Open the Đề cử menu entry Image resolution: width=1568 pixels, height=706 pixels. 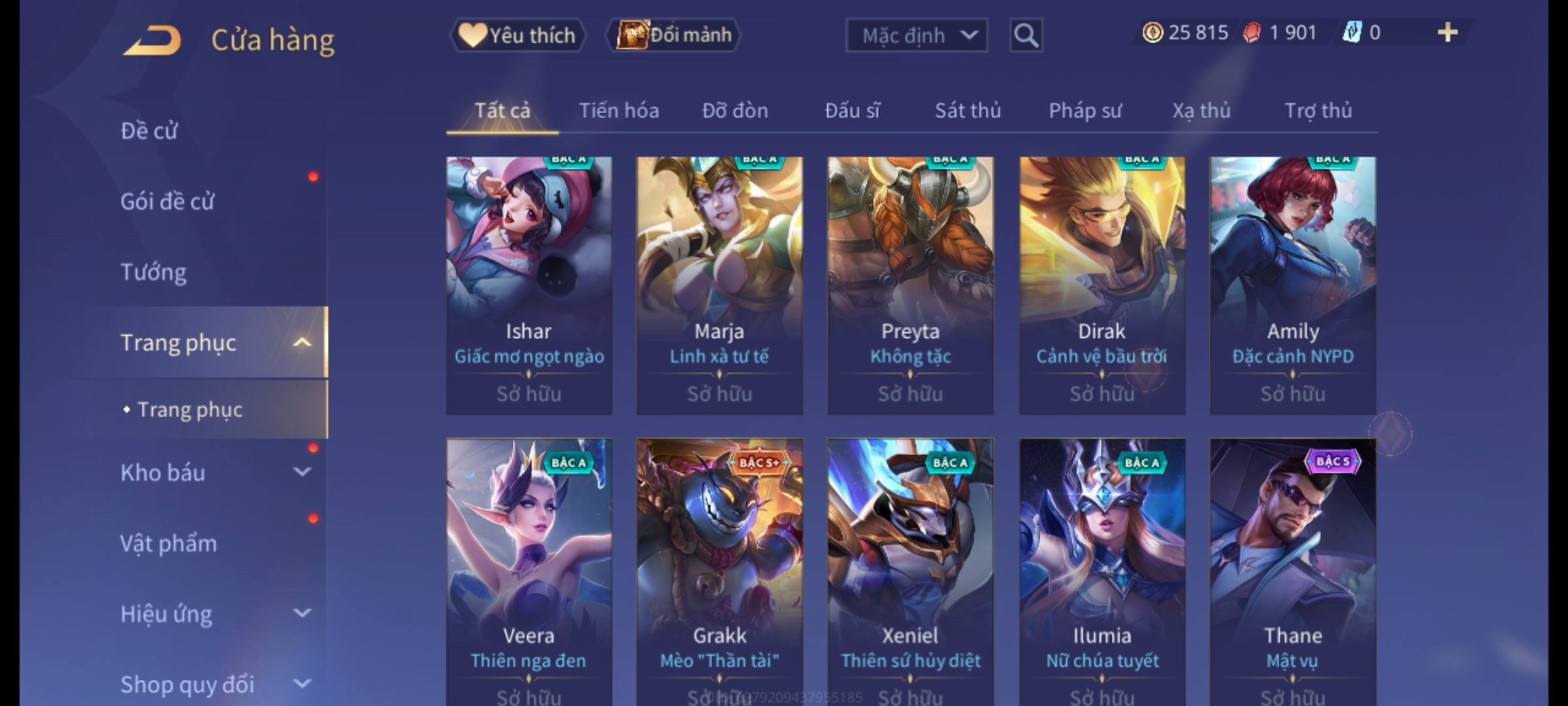(149, 131)
